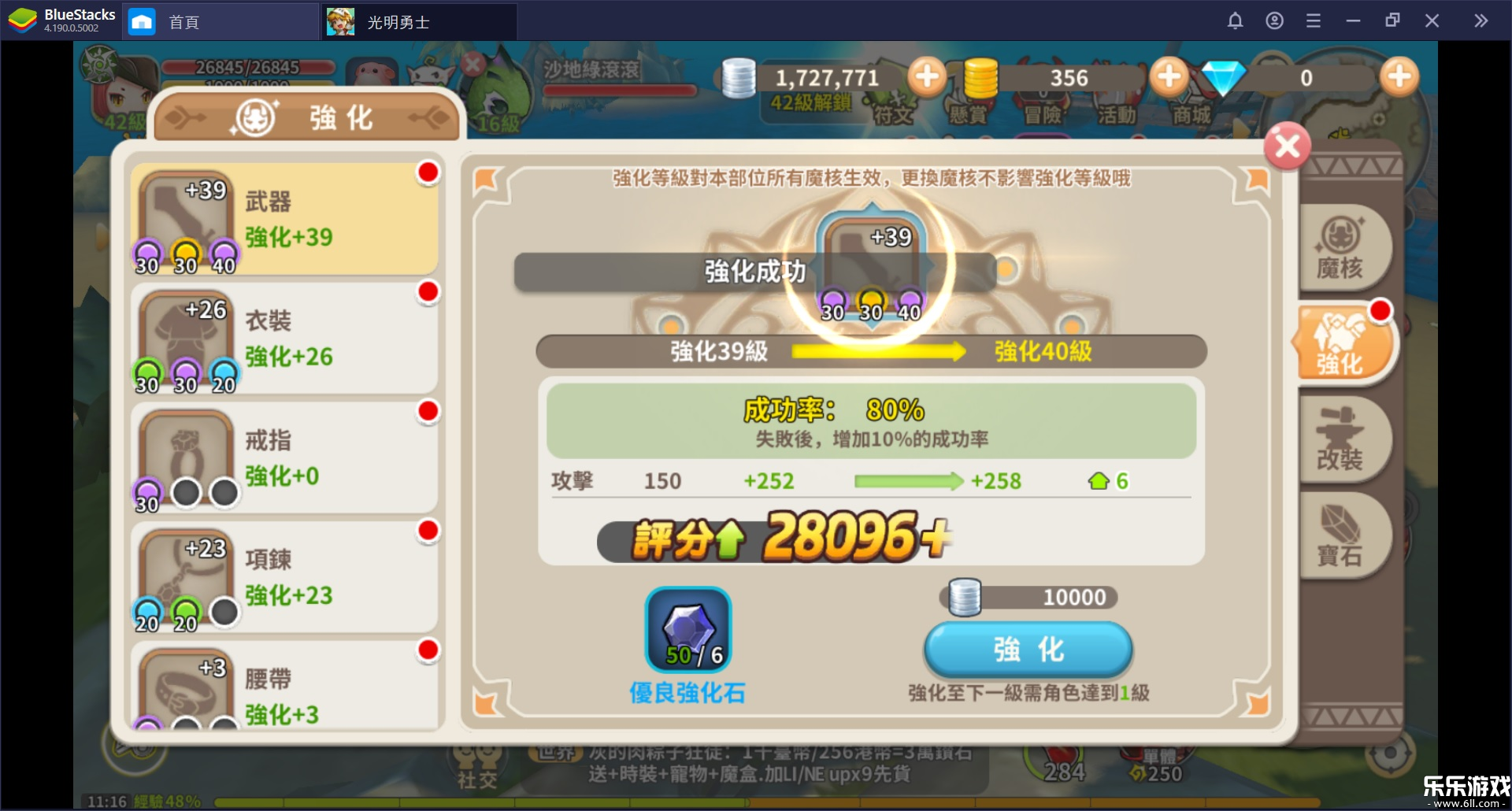Click the plus button next to diamonds count
1512x811 pixels.
(x=1399, y=76)
